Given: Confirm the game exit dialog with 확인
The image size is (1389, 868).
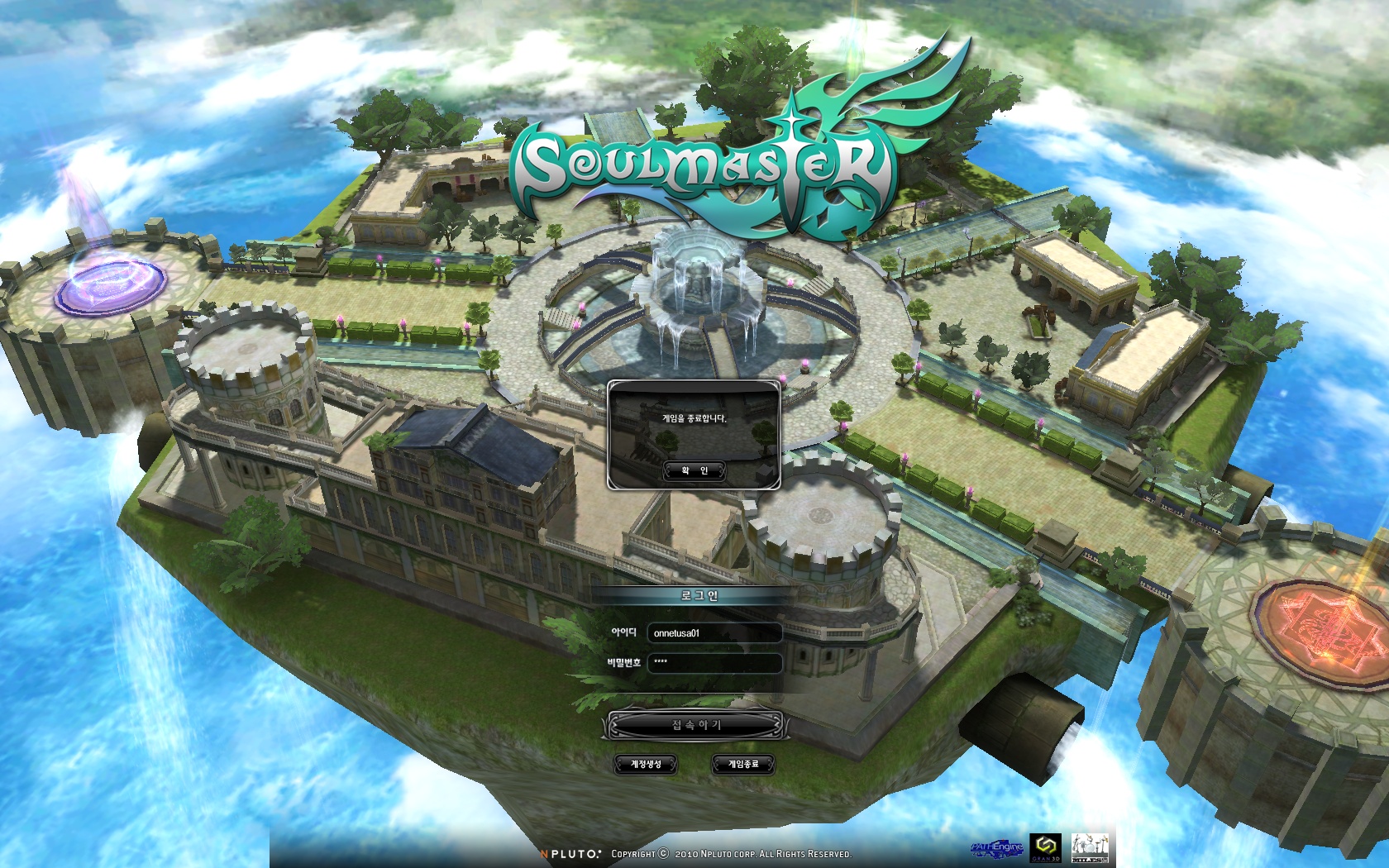Looking at the screenshot, I should (694, 470).
